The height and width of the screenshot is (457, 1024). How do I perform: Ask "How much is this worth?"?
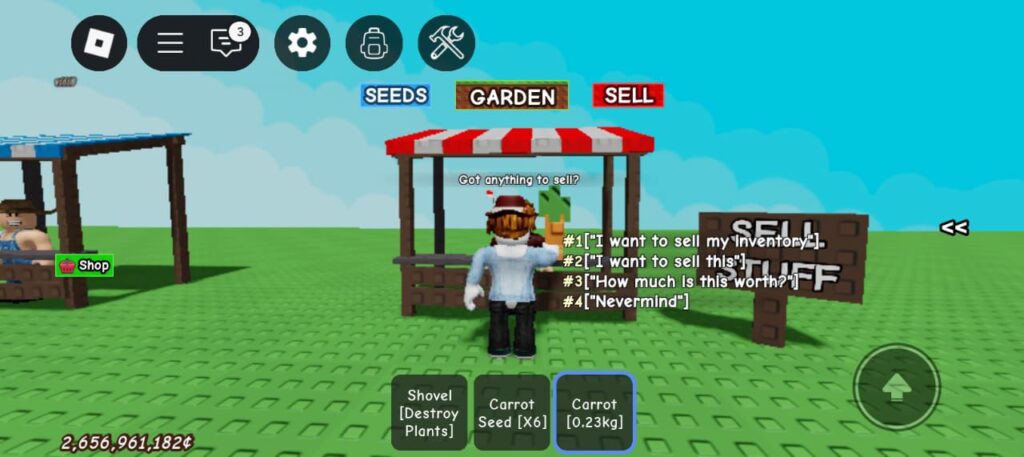(x=680, y=281)
